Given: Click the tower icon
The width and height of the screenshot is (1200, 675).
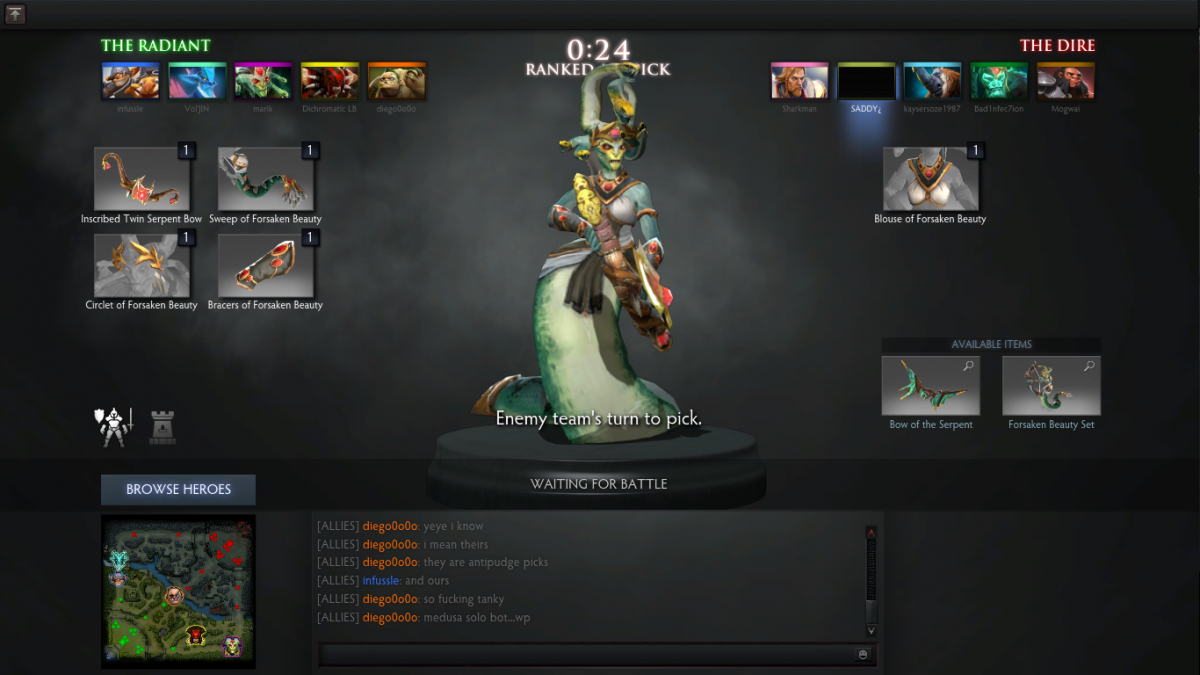Looking at the screenshot, I should coord(162,427).
